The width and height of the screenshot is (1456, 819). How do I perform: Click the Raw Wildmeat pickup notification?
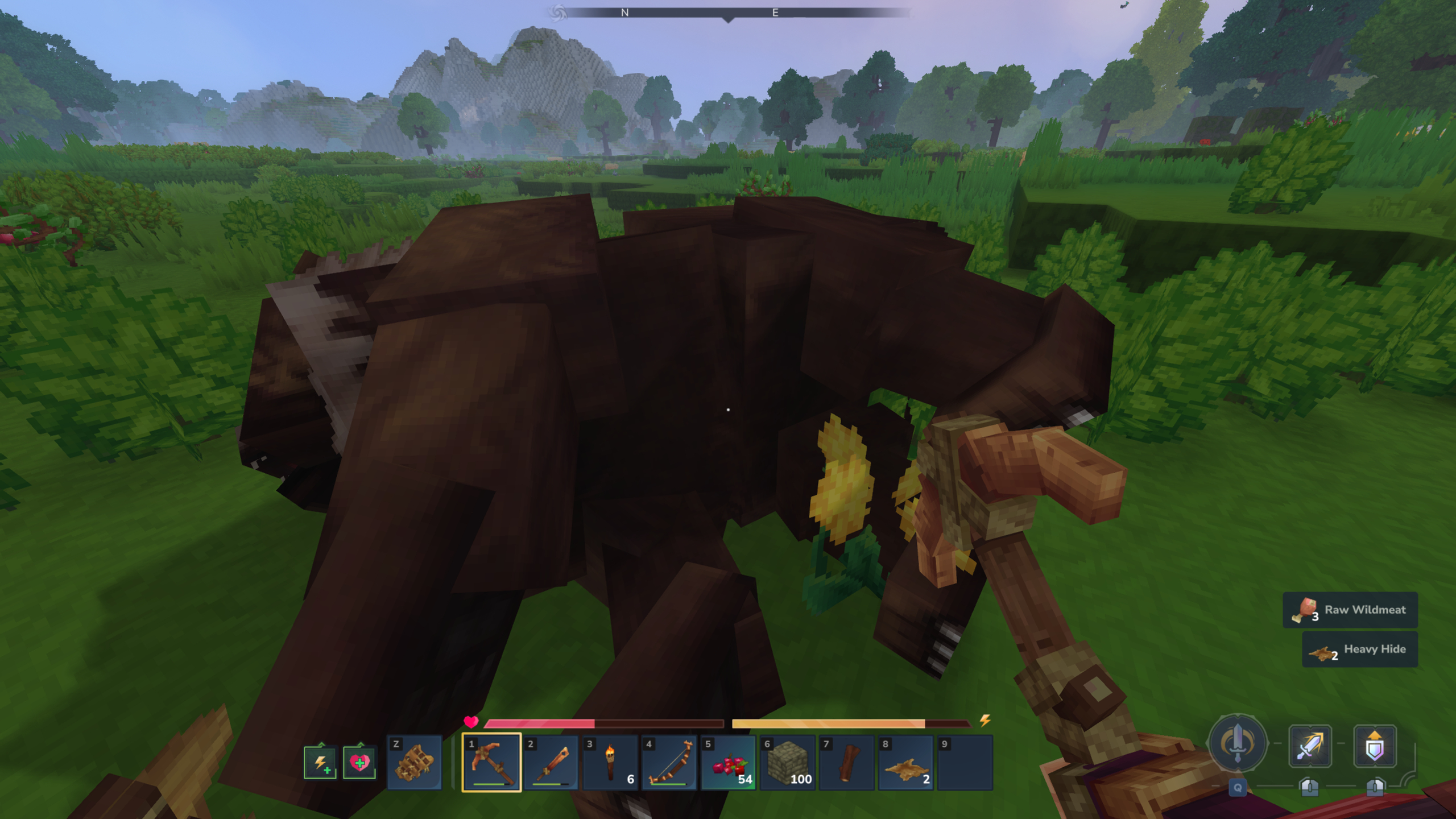pyautogui.click(x=1351, y=610)
